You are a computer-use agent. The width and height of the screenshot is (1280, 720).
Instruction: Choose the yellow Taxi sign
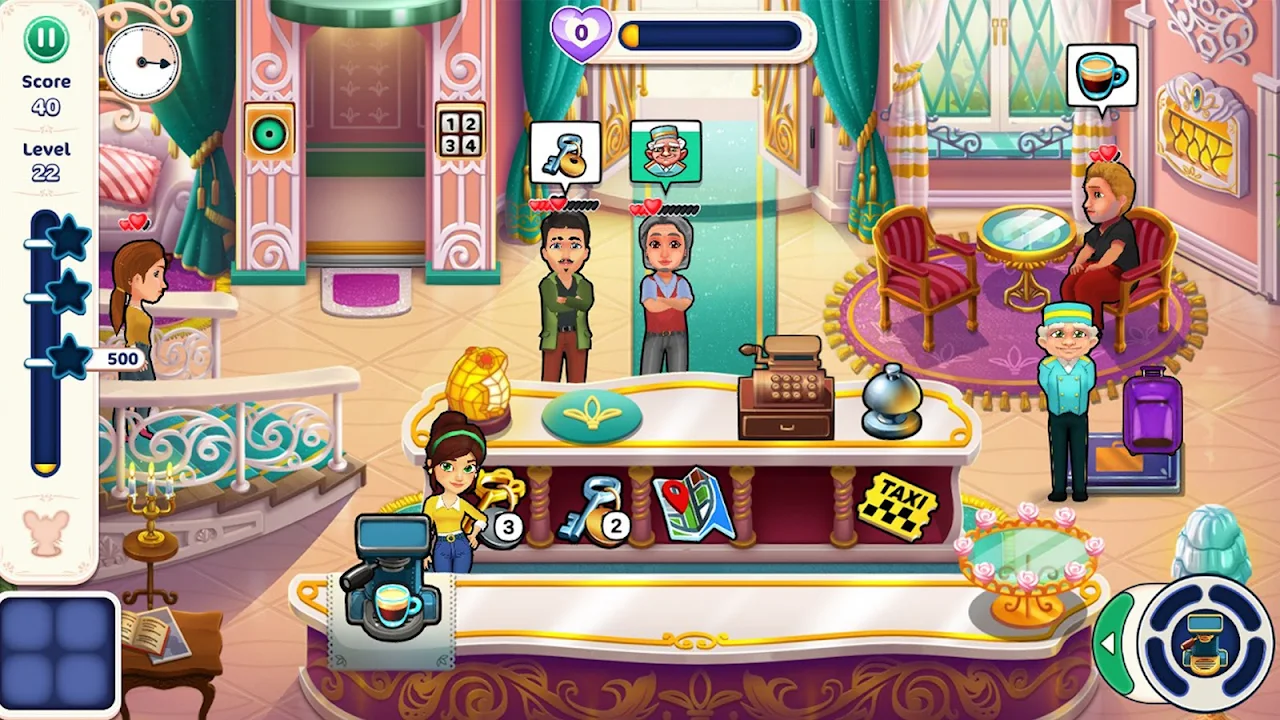[897, 505]
